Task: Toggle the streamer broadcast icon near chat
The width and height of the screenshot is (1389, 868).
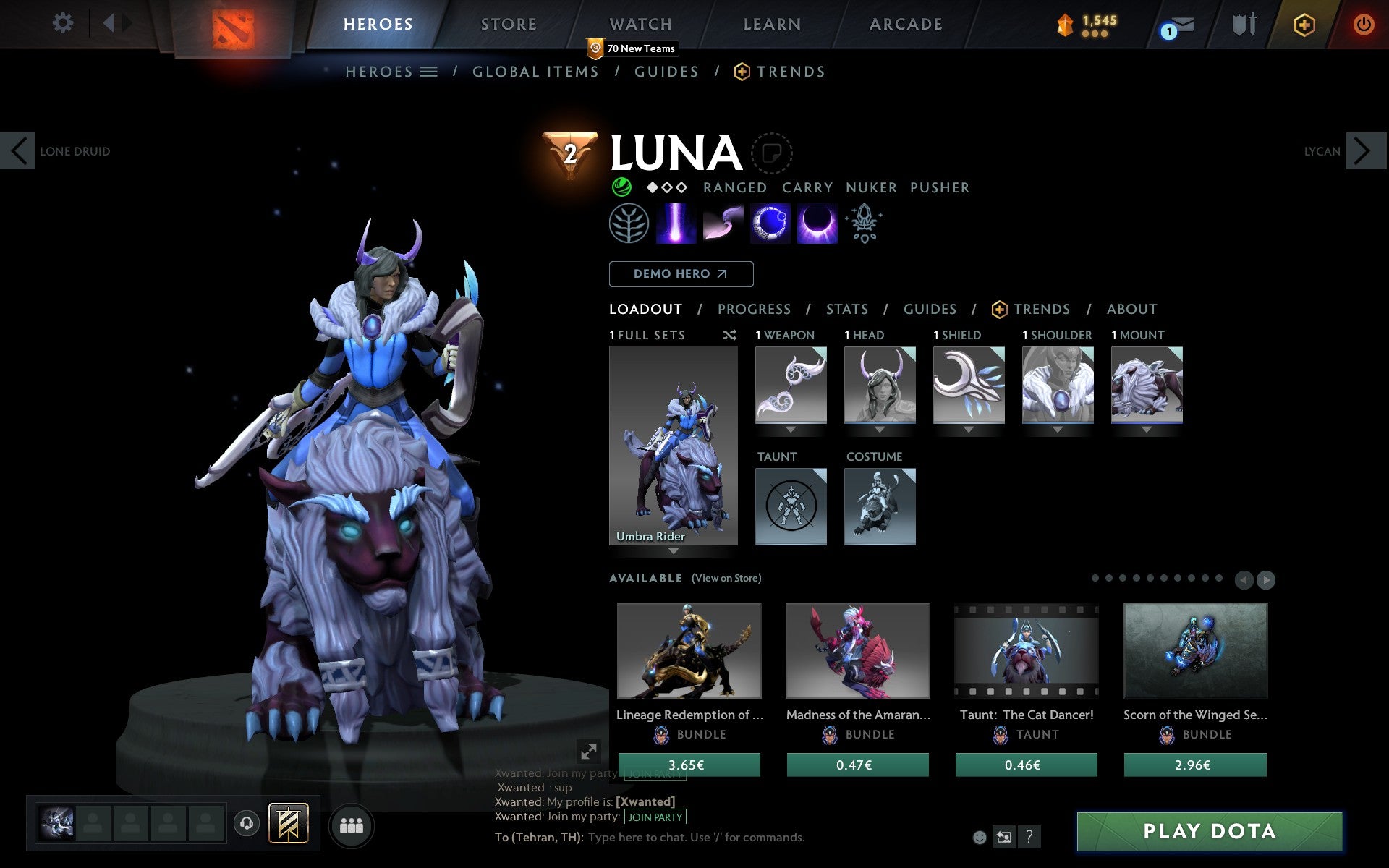Action: coord(1006,837)
